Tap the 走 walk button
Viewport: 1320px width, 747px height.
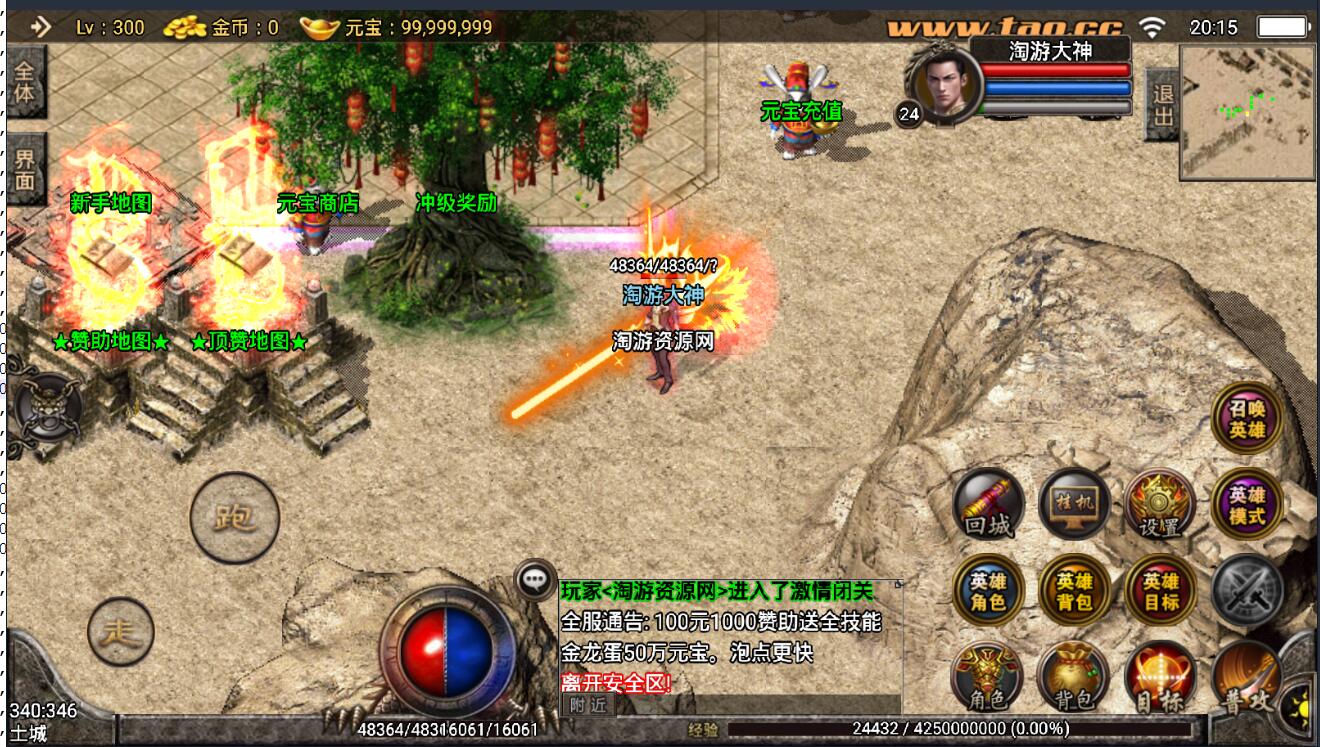tap(120, 632)
